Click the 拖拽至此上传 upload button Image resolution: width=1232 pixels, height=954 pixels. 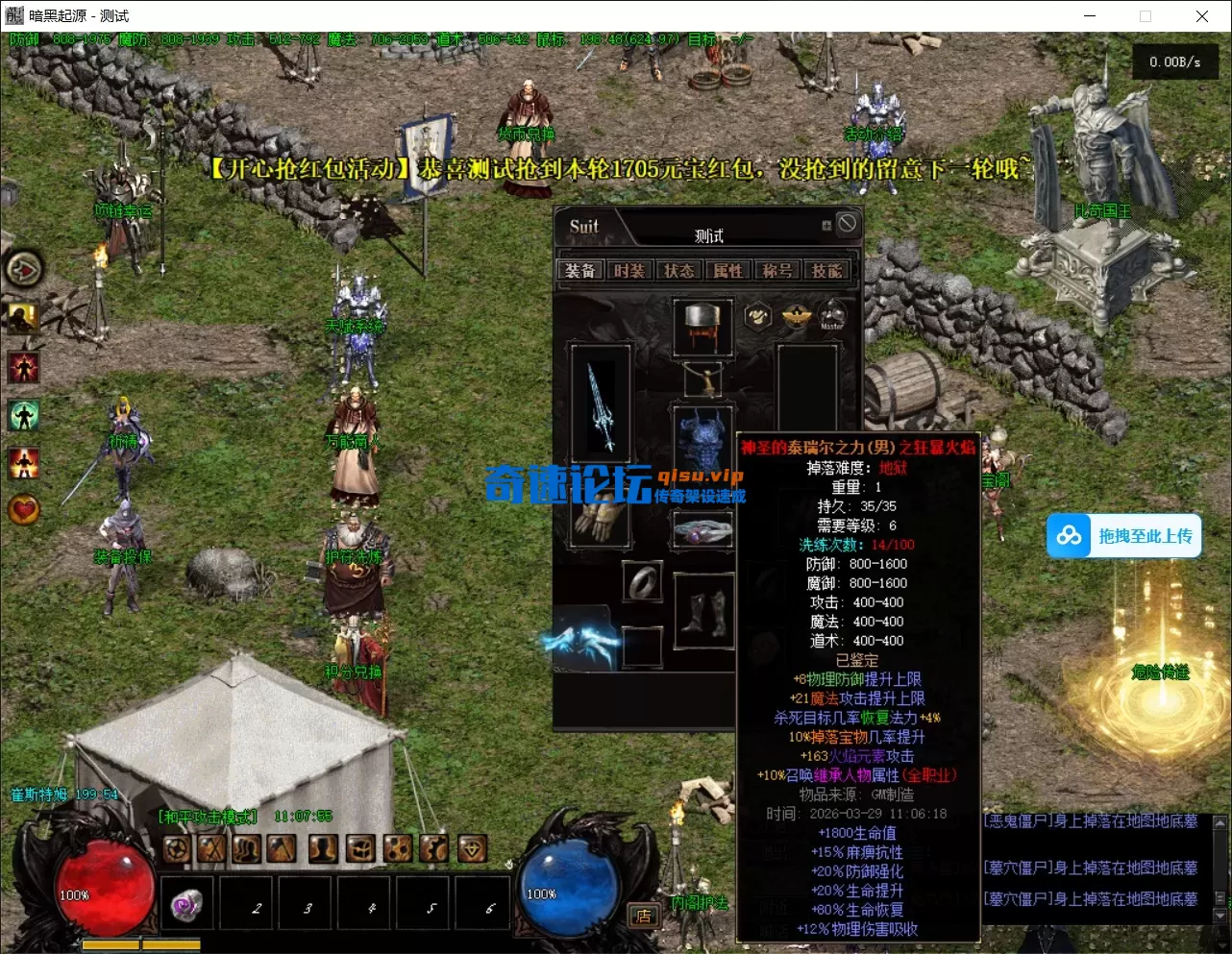tap(1123, 536)
